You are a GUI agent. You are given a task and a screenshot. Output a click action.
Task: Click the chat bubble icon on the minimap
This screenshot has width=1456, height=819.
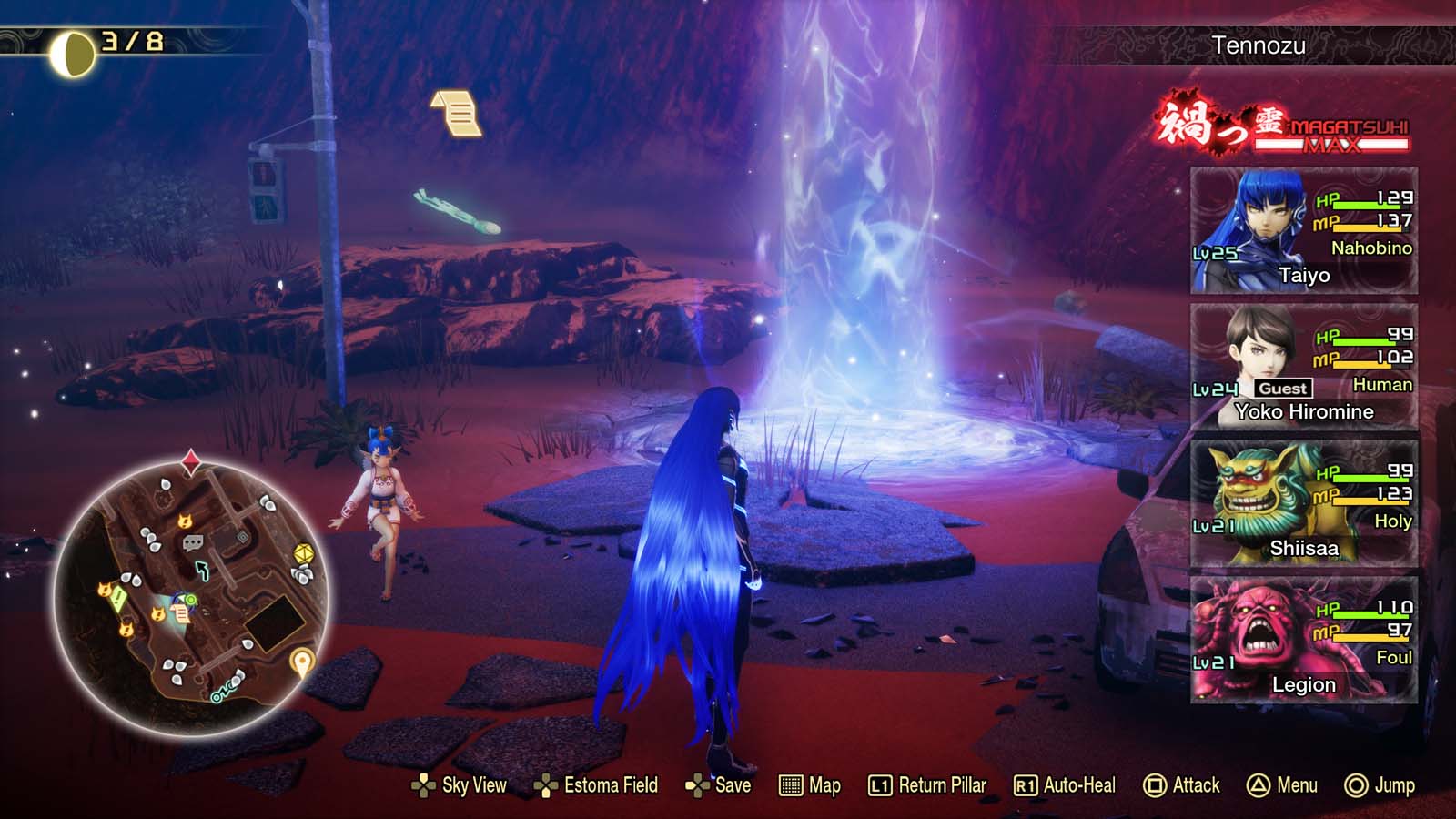(192, 543)
